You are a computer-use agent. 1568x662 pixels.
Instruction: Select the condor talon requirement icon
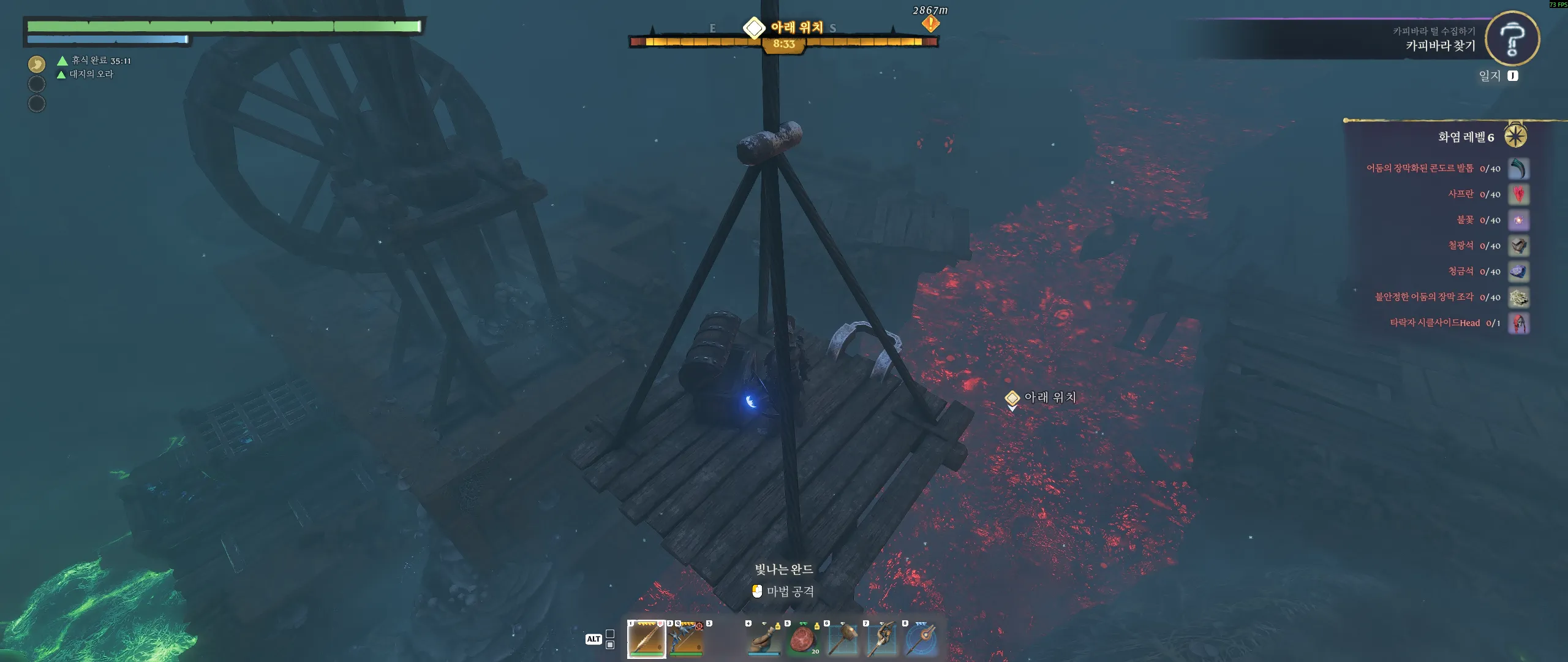1518,169
